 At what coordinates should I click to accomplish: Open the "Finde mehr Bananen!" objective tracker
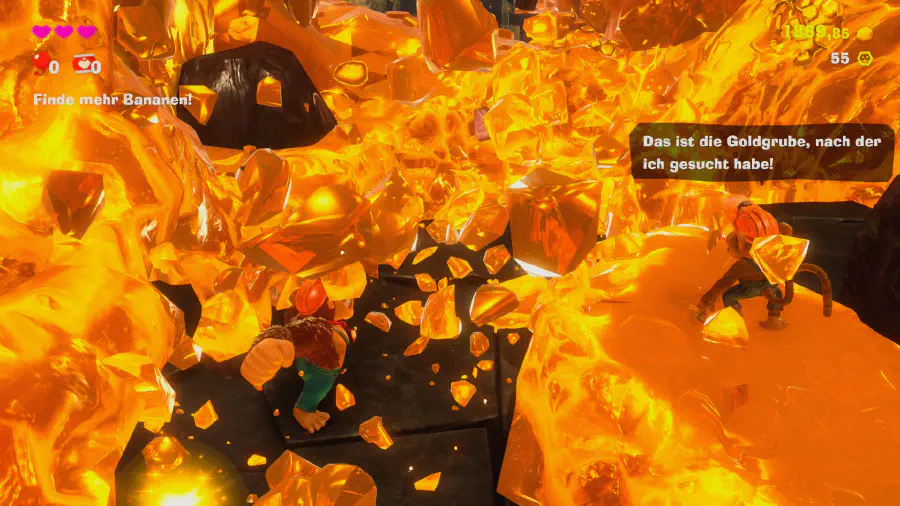pyautogui.click(x=112, y=100)
